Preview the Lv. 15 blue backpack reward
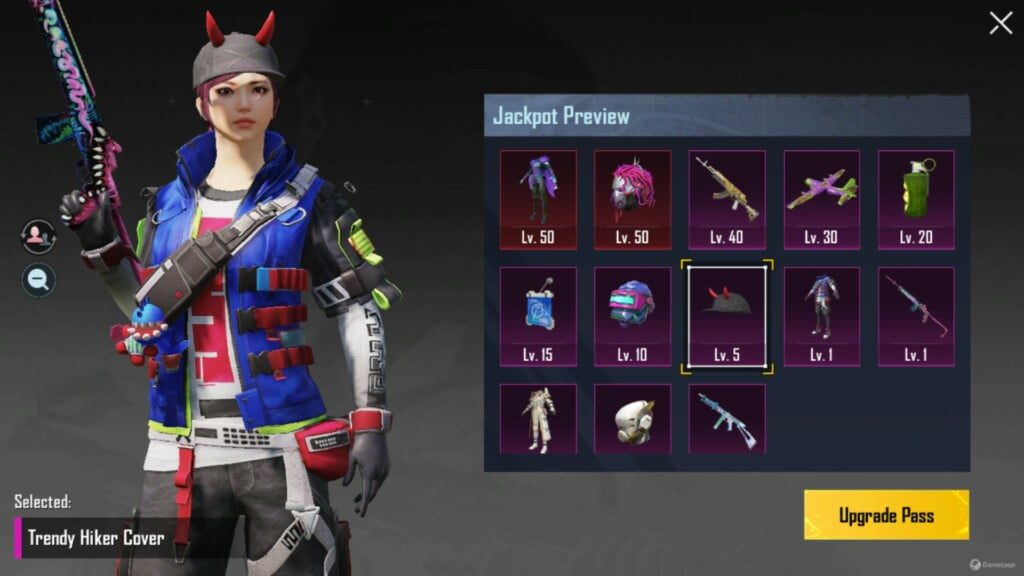Viewport: 1024px width, 576px height. (x=538, y=316)
